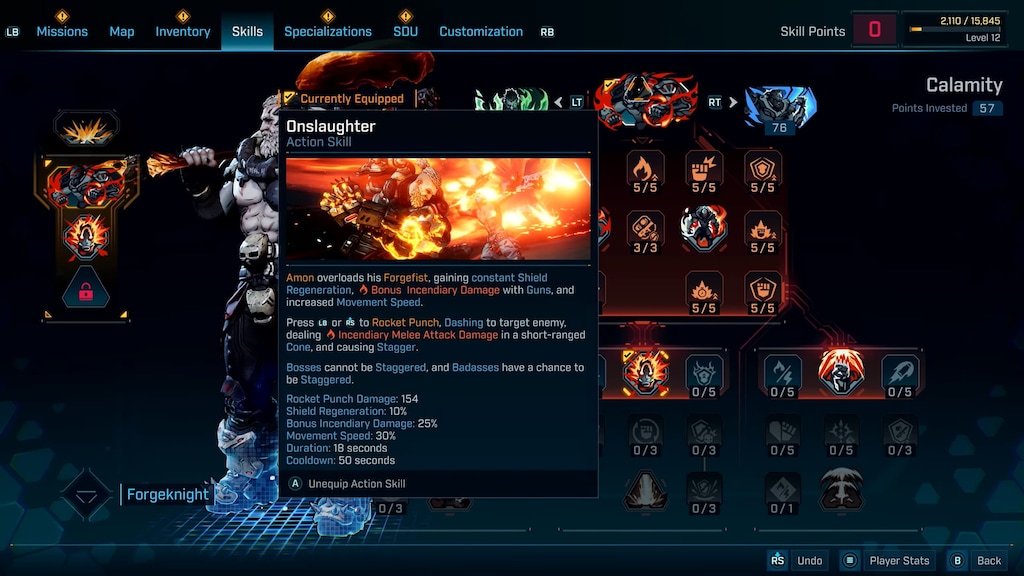The width and height of the screenshot is (1024, 576).
Task: Open the Forgeknight class dropdown
Action: 86,495
